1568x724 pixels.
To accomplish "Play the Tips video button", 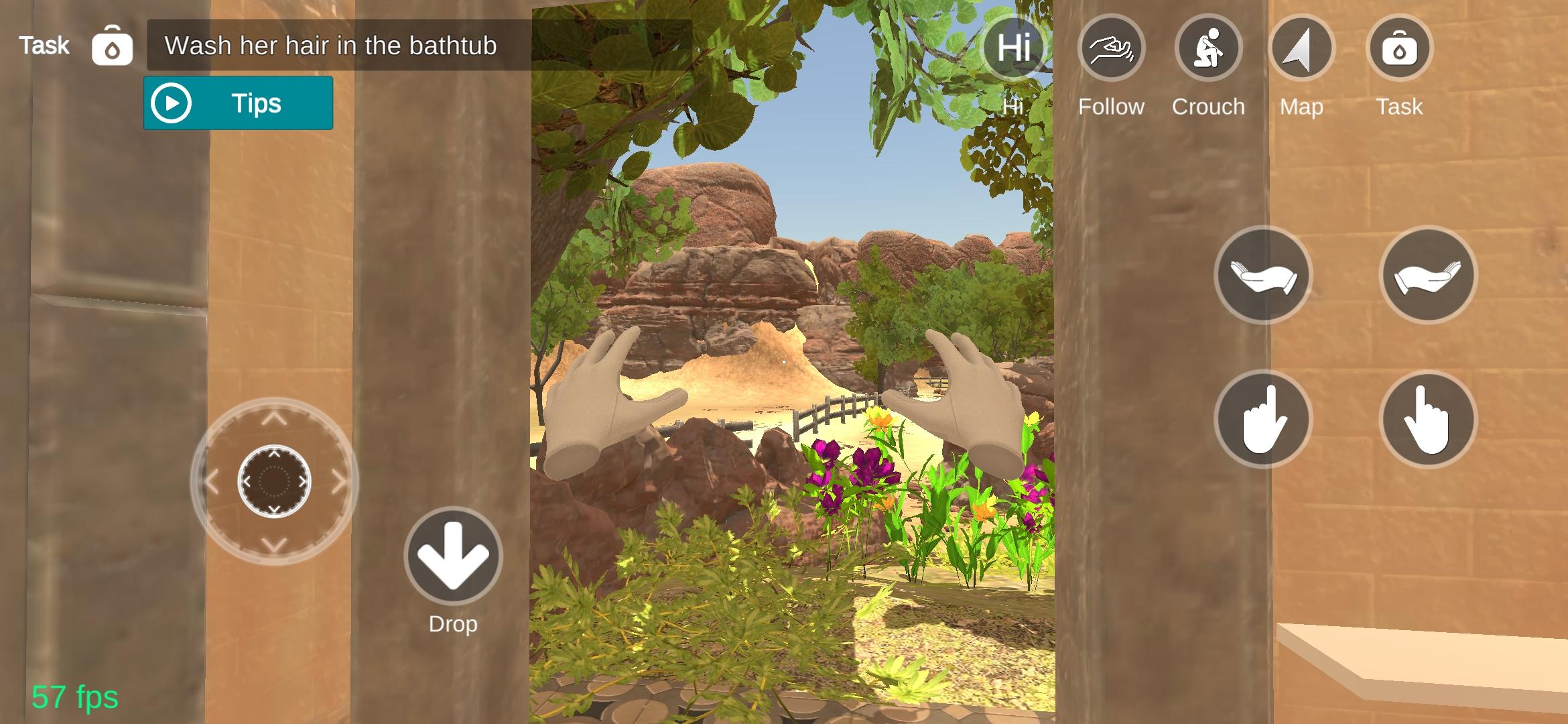I will (x=238, y=103).
